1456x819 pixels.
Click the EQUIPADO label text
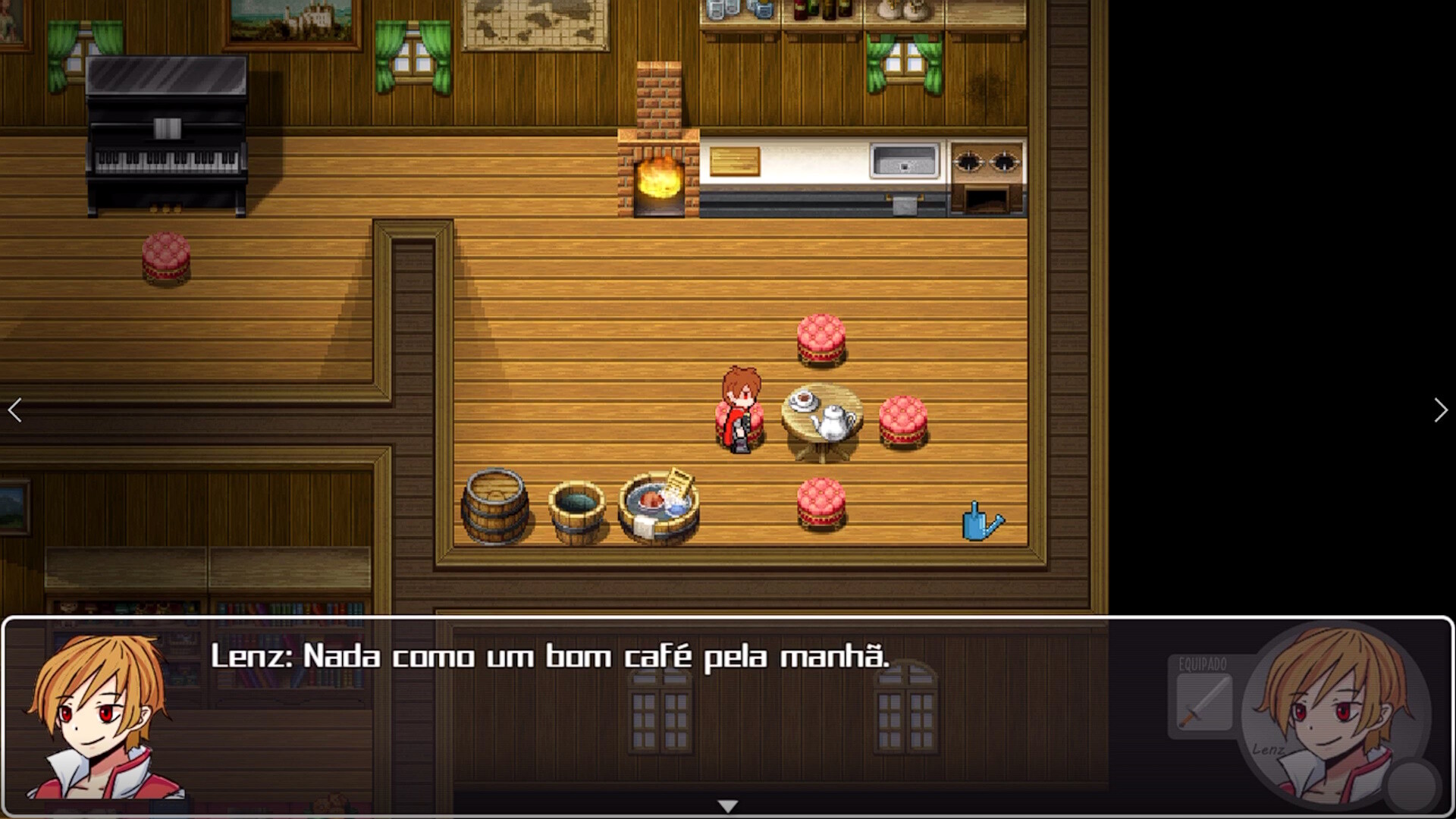[x=1204, y=663]
